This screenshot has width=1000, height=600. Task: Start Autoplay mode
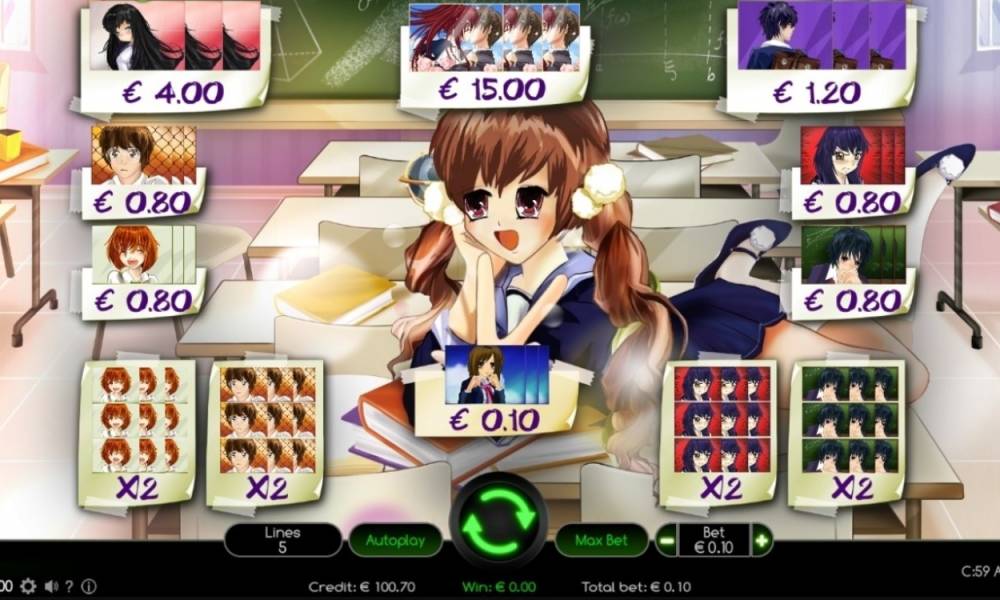coord(395,541)
